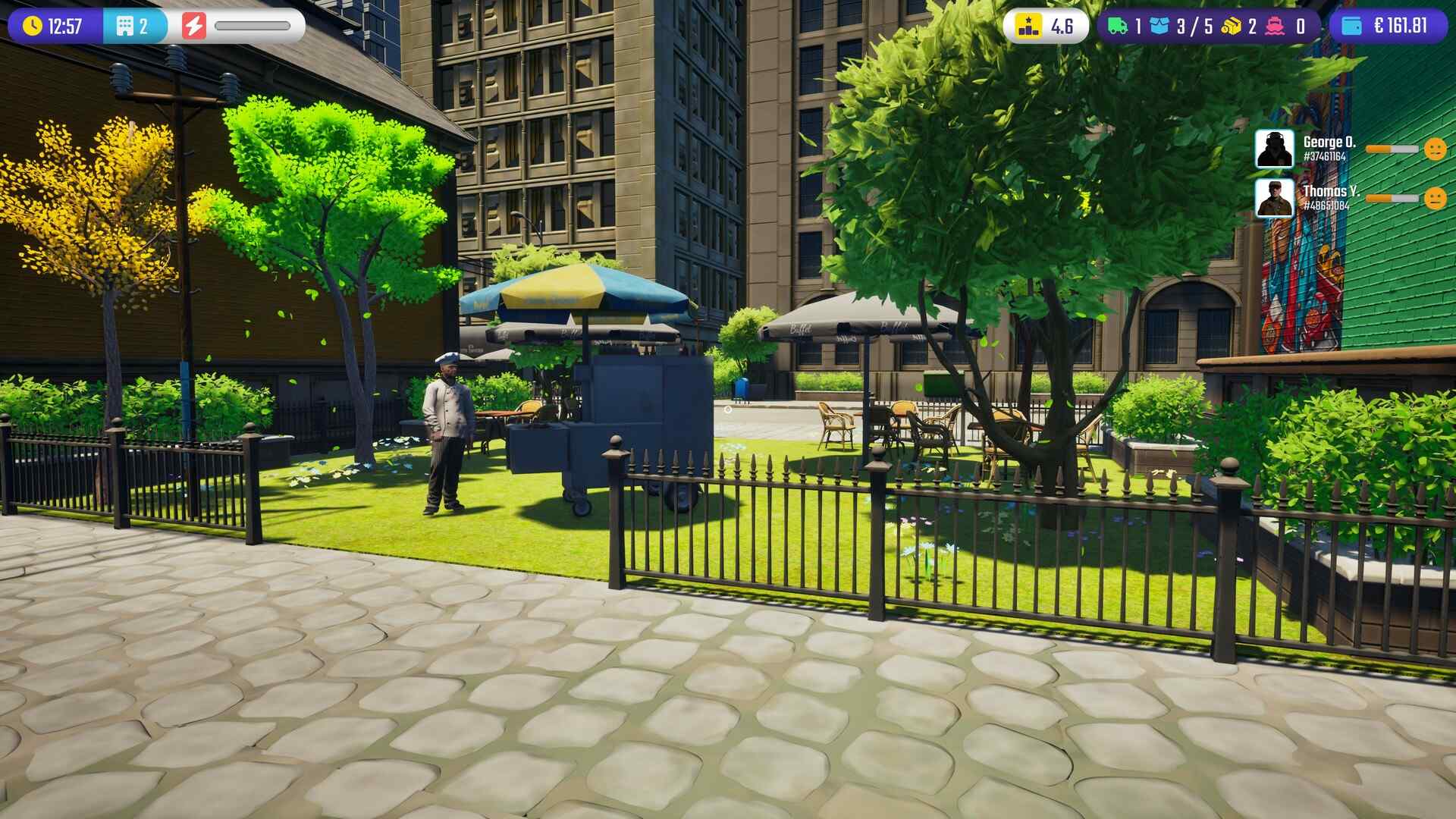
Task: Click the neutral emoji beside George O.
Action: (x=1436, y=150)
